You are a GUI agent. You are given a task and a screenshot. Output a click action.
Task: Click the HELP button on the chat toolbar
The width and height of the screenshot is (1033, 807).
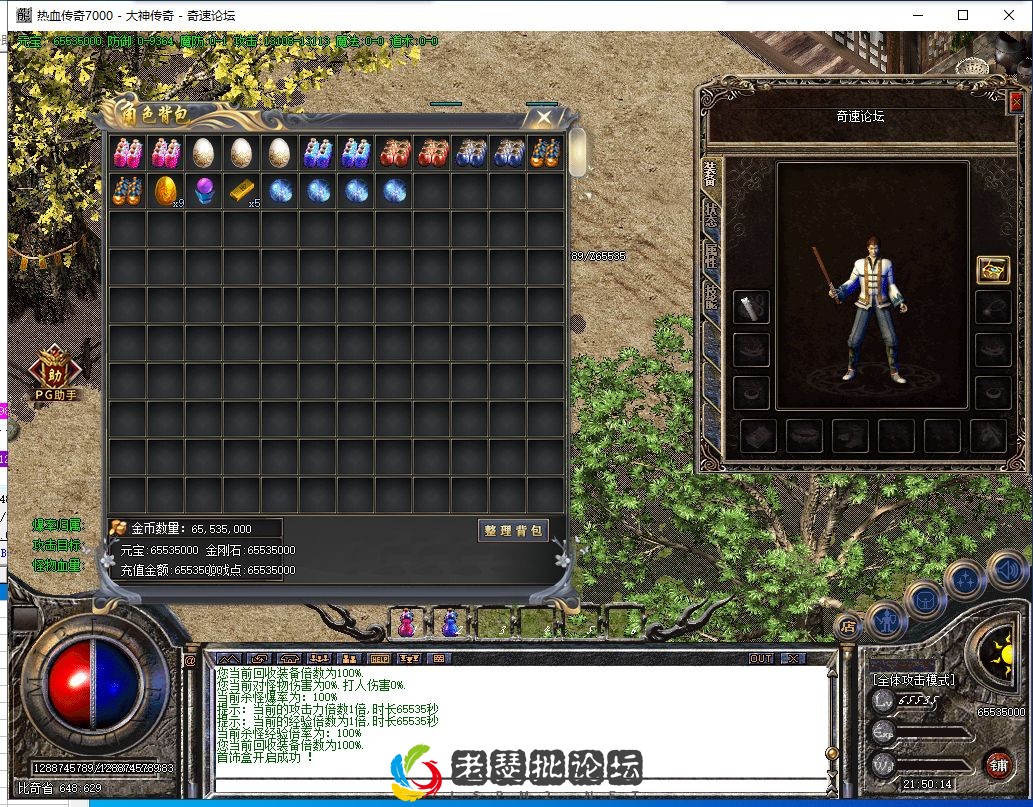pos(379,659)
